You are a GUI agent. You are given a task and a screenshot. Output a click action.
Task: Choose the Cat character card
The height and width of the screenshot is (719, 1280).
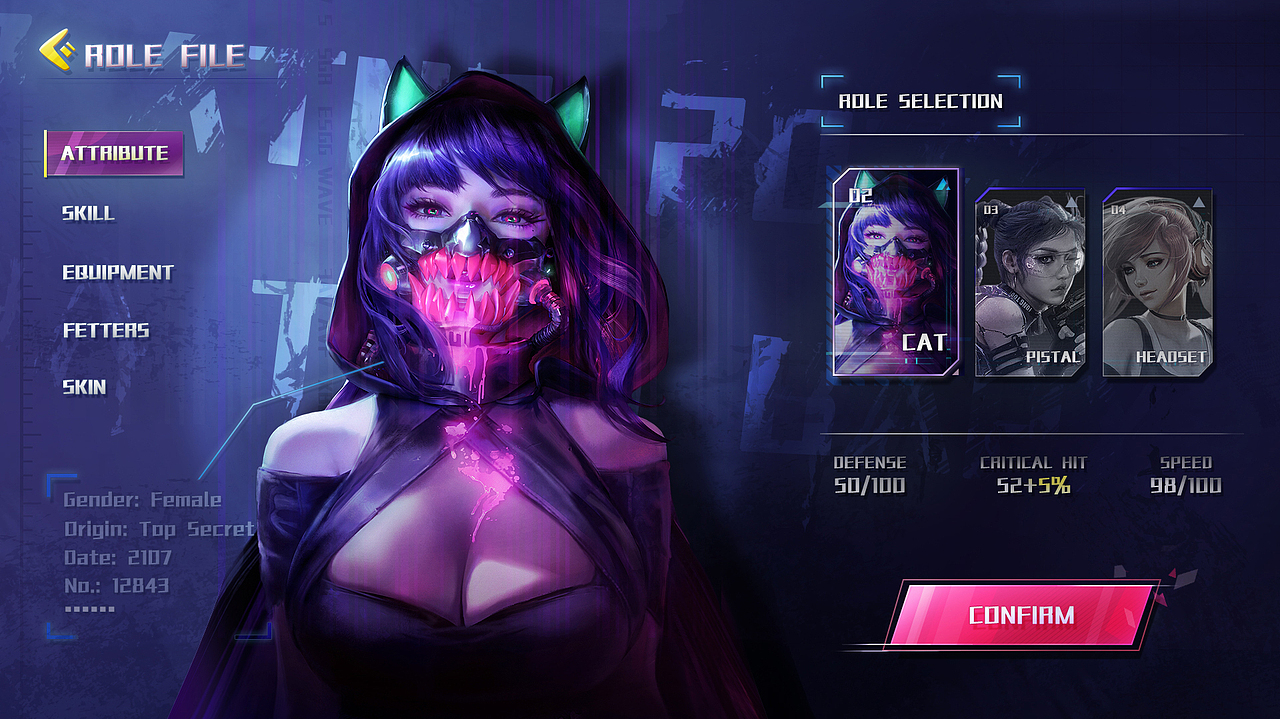point(895,272)
